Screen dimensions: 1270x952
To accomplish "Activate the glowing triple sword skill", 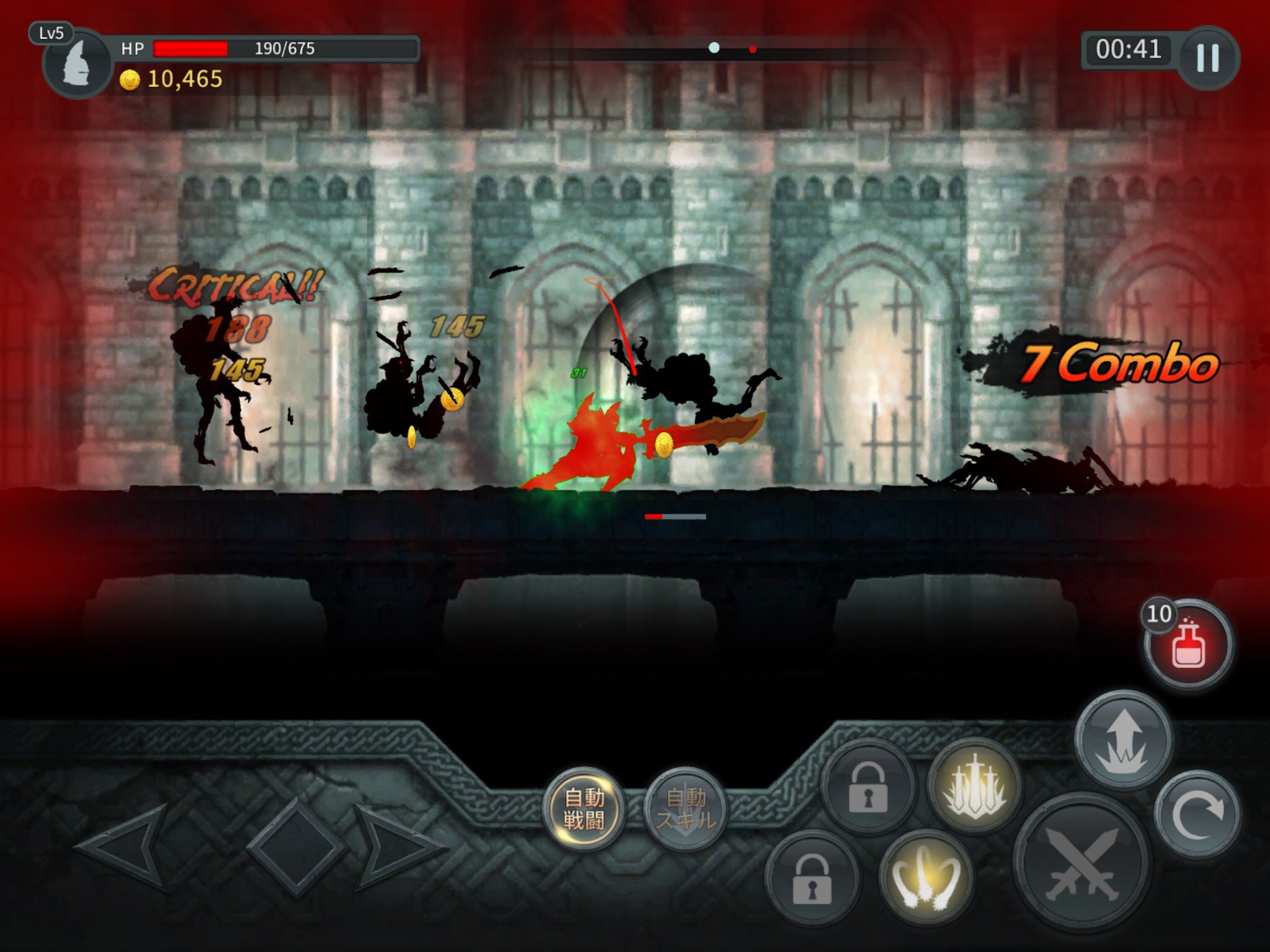I will (x=975, y=787).
